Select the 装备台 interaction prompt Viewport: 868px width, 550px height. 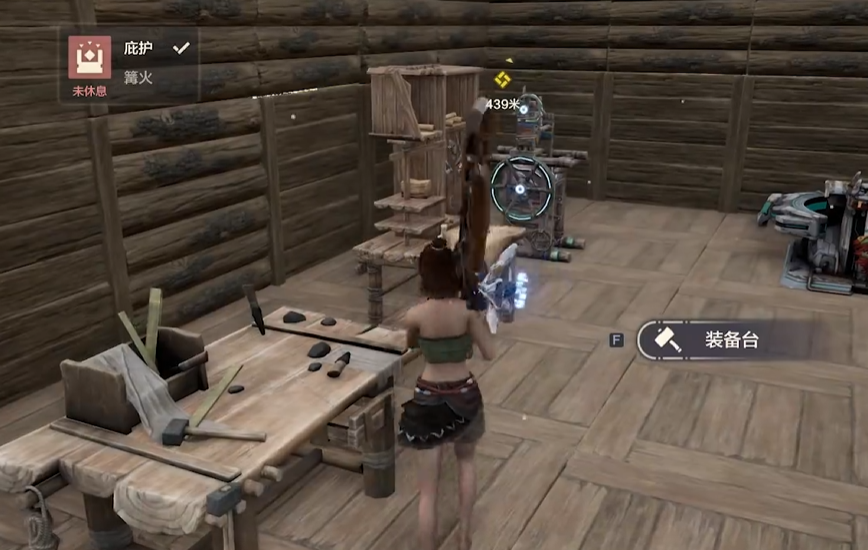point(709,340)
